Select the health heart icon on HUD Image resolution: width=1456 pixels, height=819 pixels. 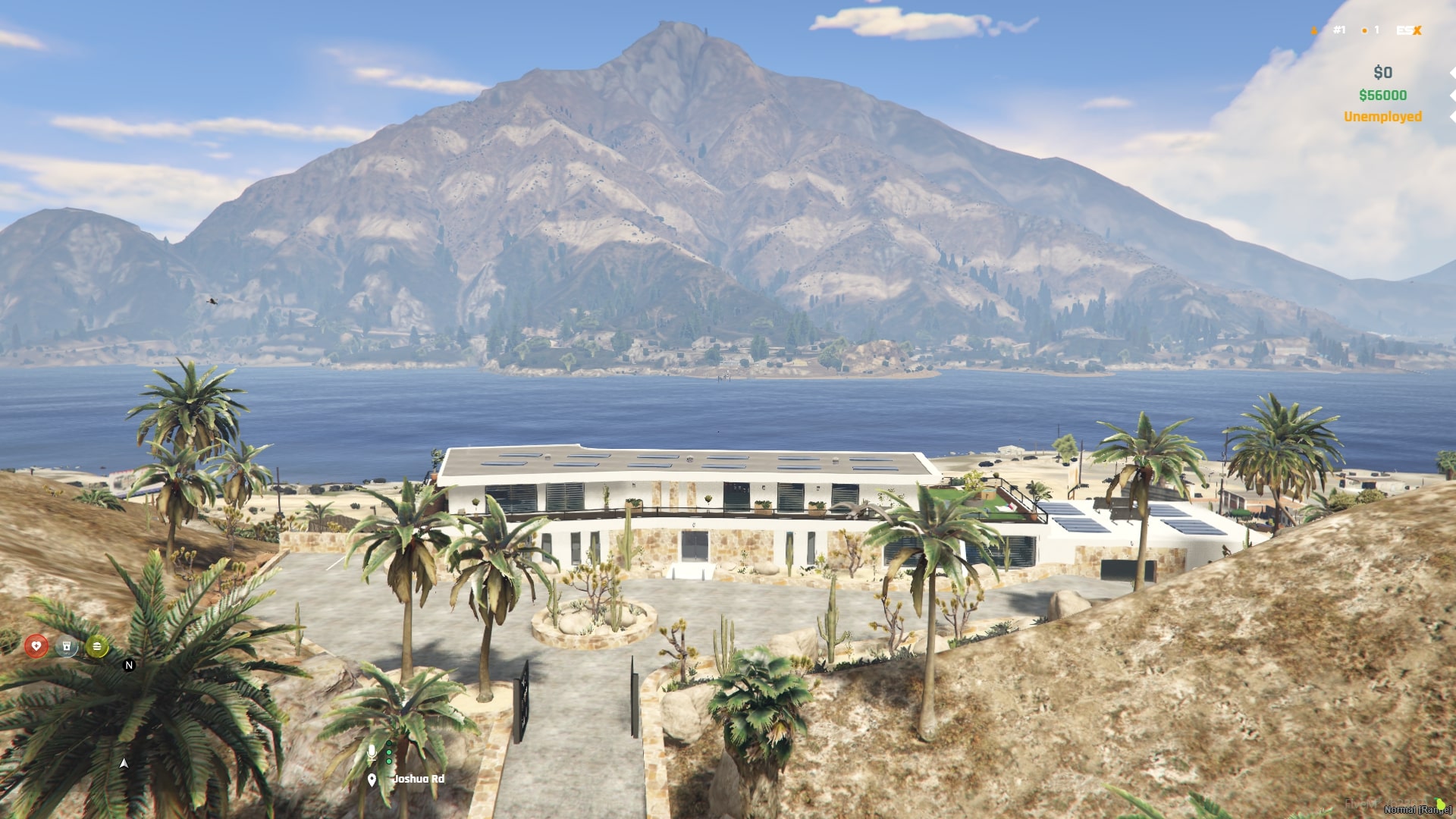37,646
